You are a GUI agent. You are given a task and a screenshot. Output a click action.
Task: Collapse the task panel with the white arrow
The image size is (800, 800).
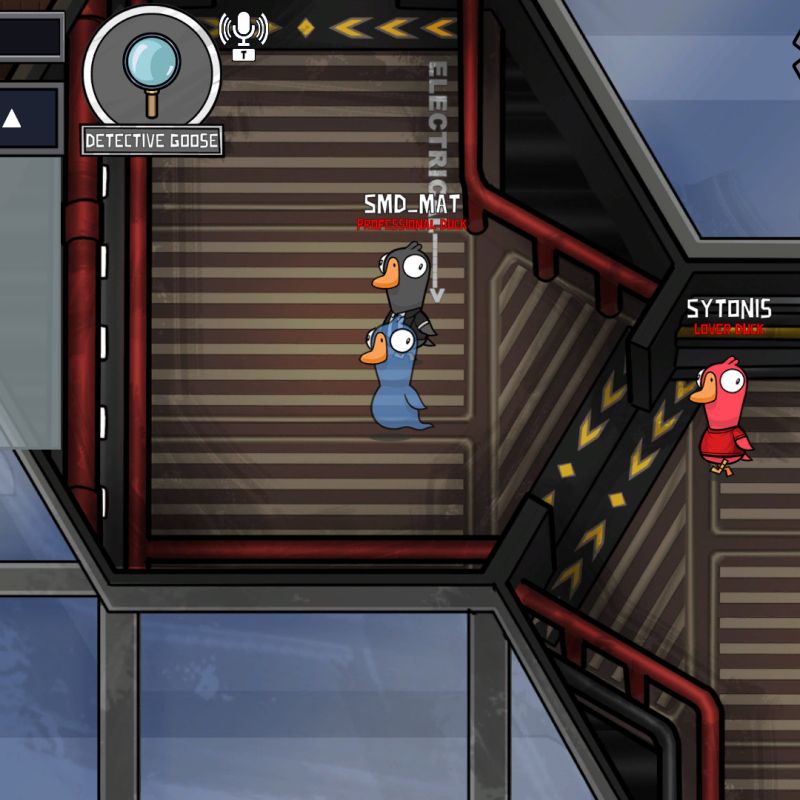click(12, 120)
